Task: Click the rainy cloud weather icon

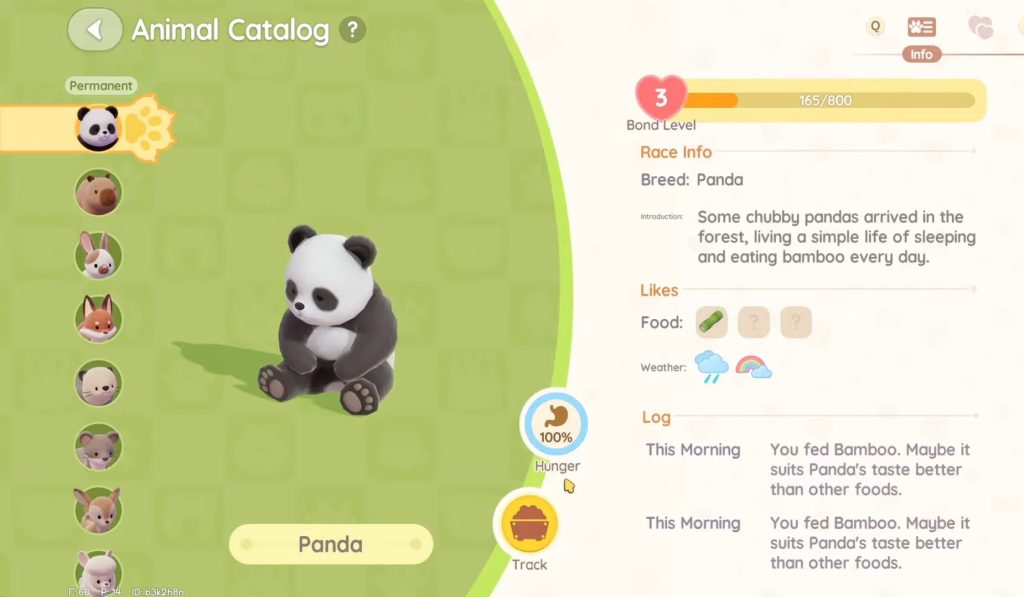Action: pos(712,367)
